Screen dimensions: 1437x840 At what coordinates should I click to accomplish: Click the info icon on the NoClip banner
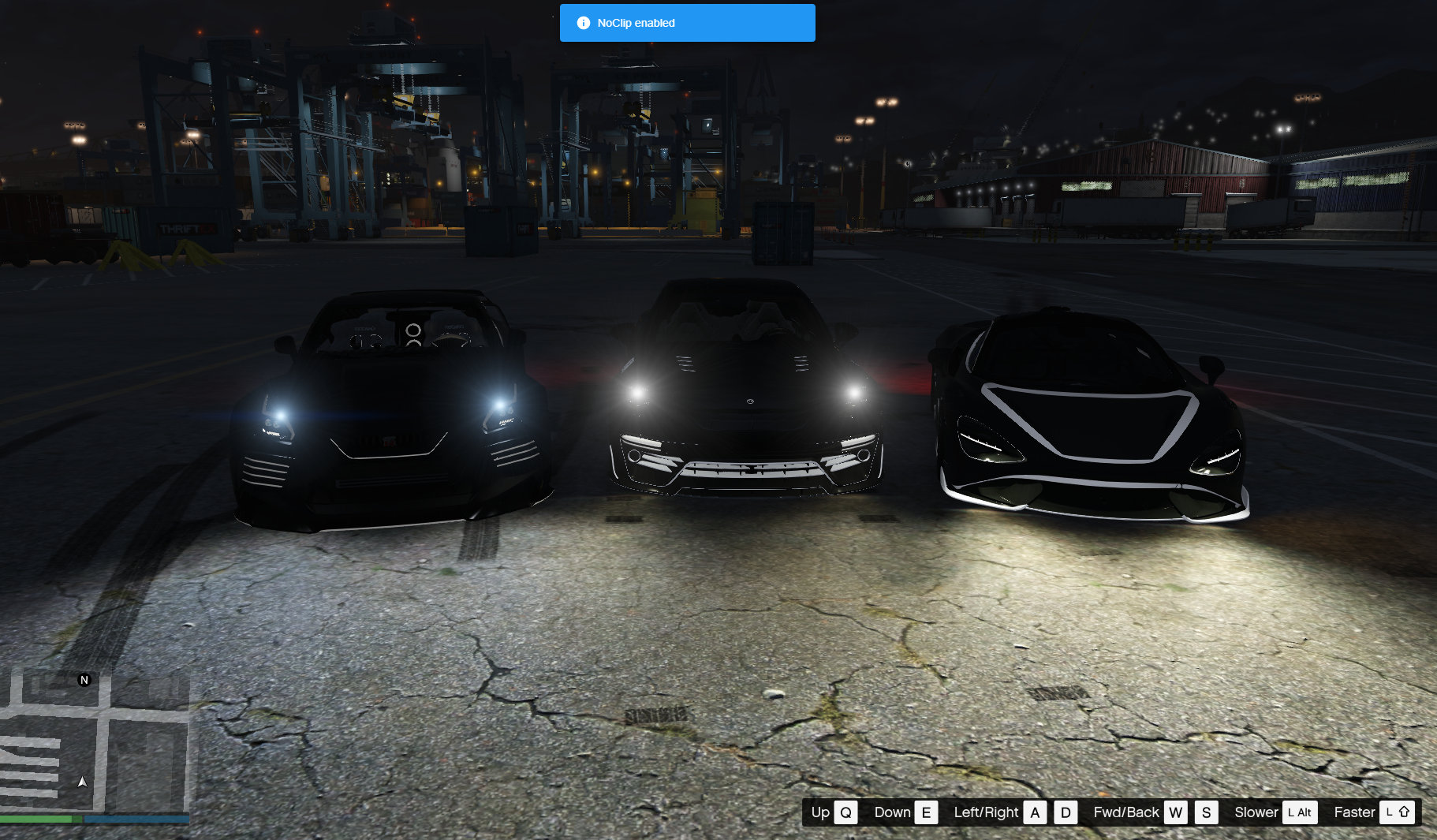click(x=584, y=22)
